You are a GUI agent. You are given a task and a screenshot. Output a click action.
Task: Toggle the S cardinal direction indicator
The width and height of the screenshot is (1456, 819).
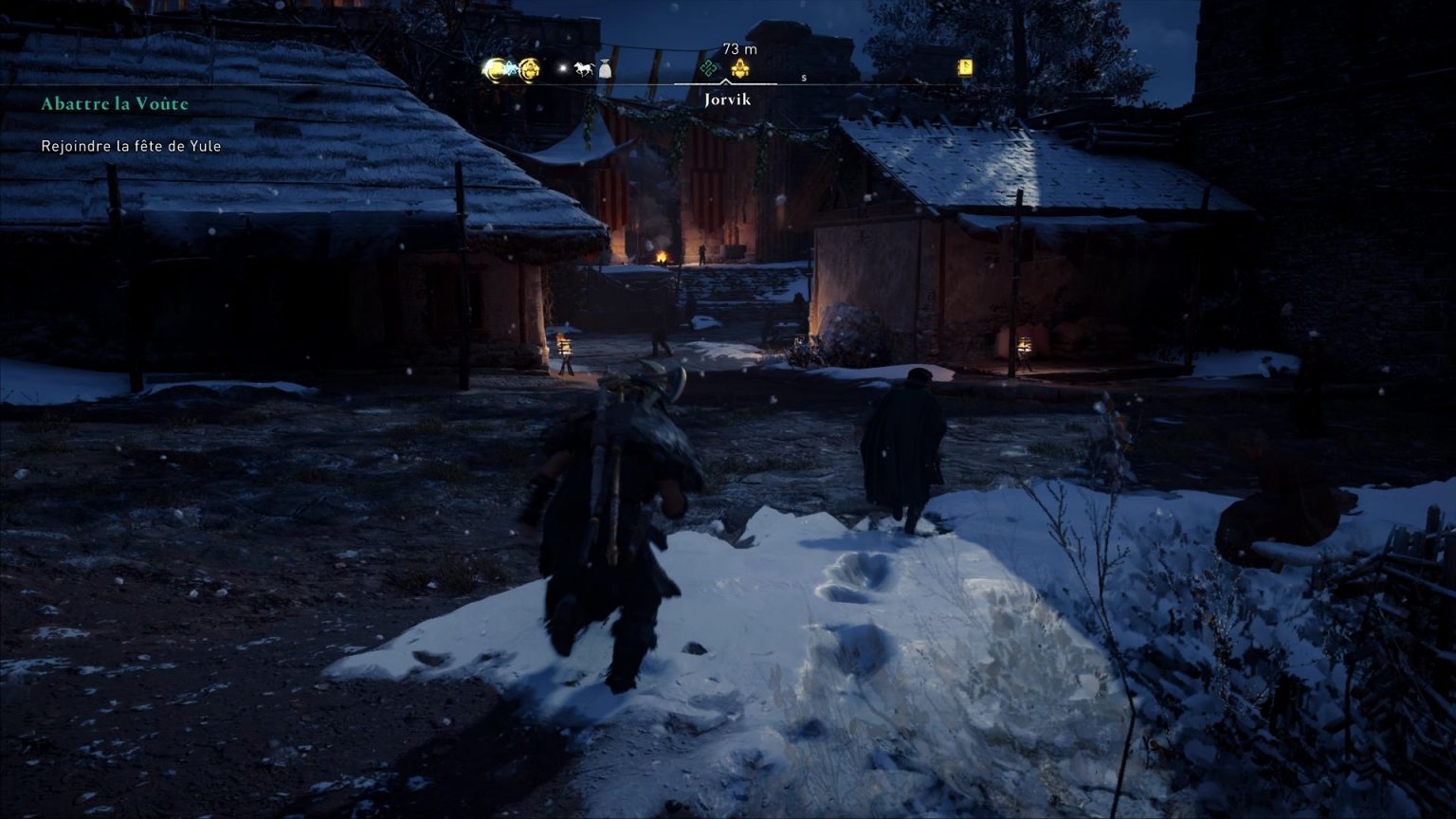[x=804, y=78]
